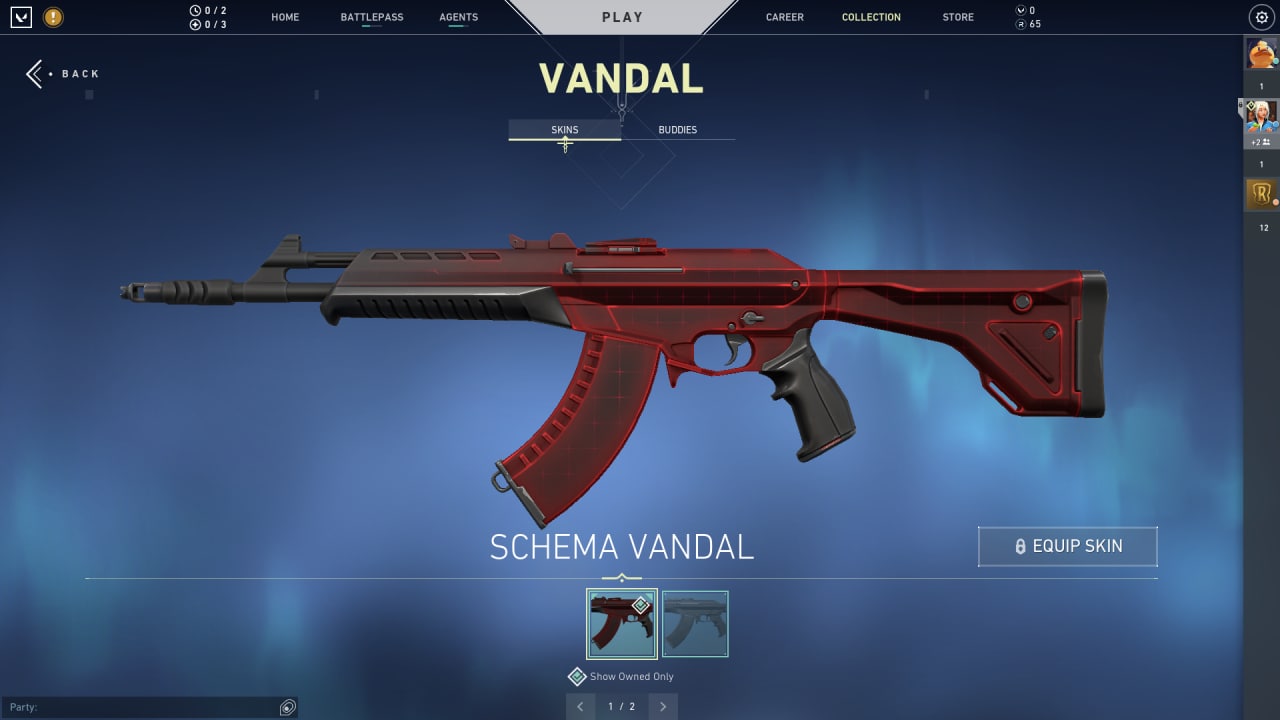This screenshot has width=1280, height=720.
Task: Toggle Show Owned Only
Action: (x=577, y=677)
